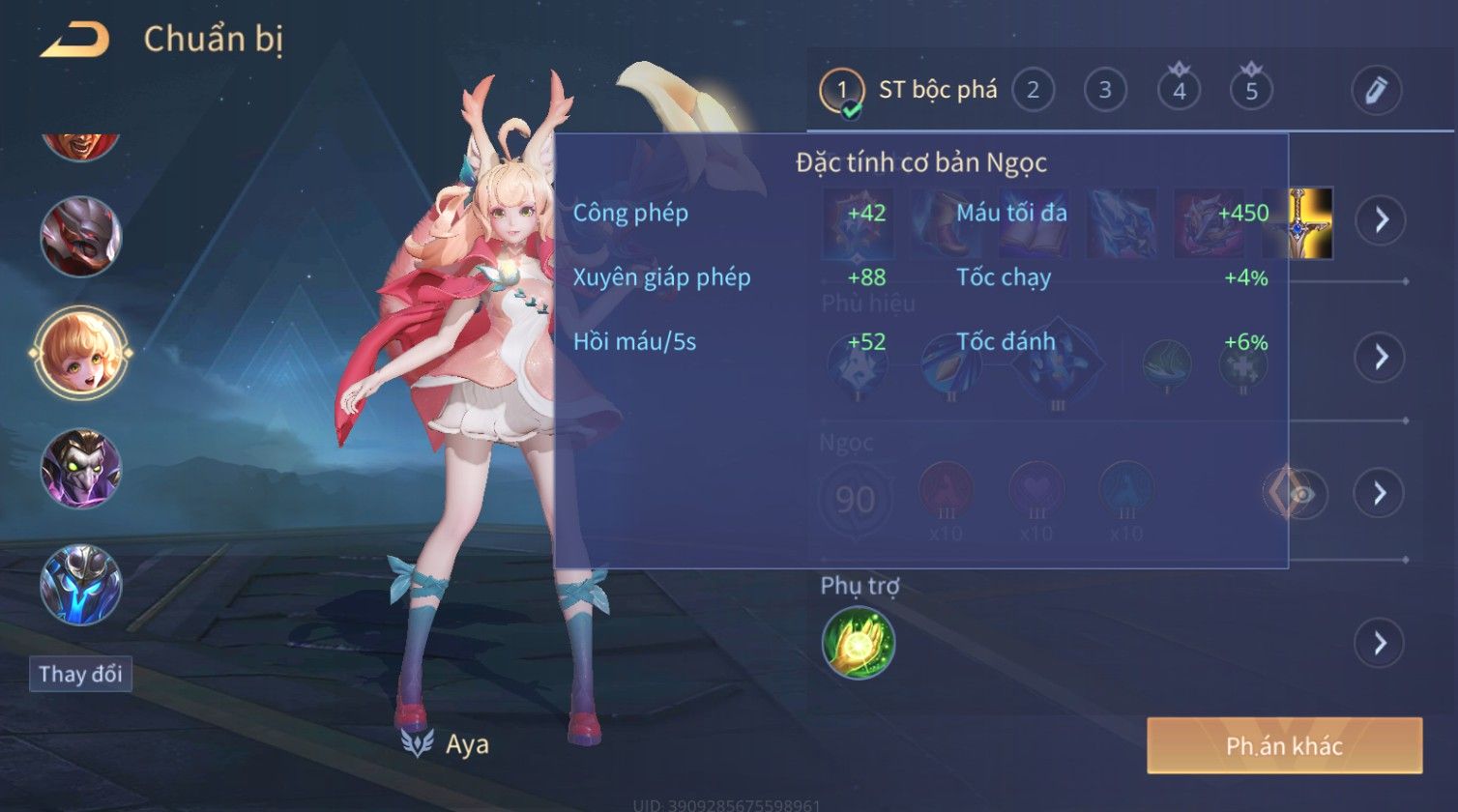The height and width of the screenshot is (812, 1458).
Task: Choose the blue armored hero portrait
Action: 81,585
